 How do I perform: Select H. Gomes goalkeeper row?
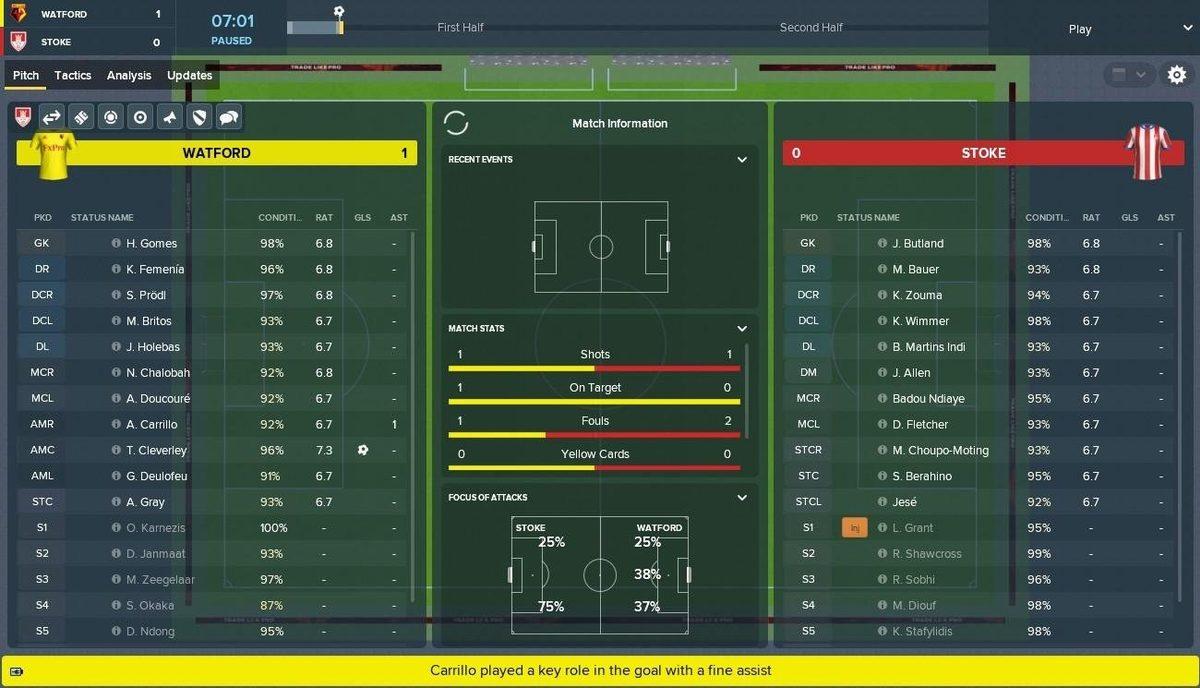[x=152, y=243]
